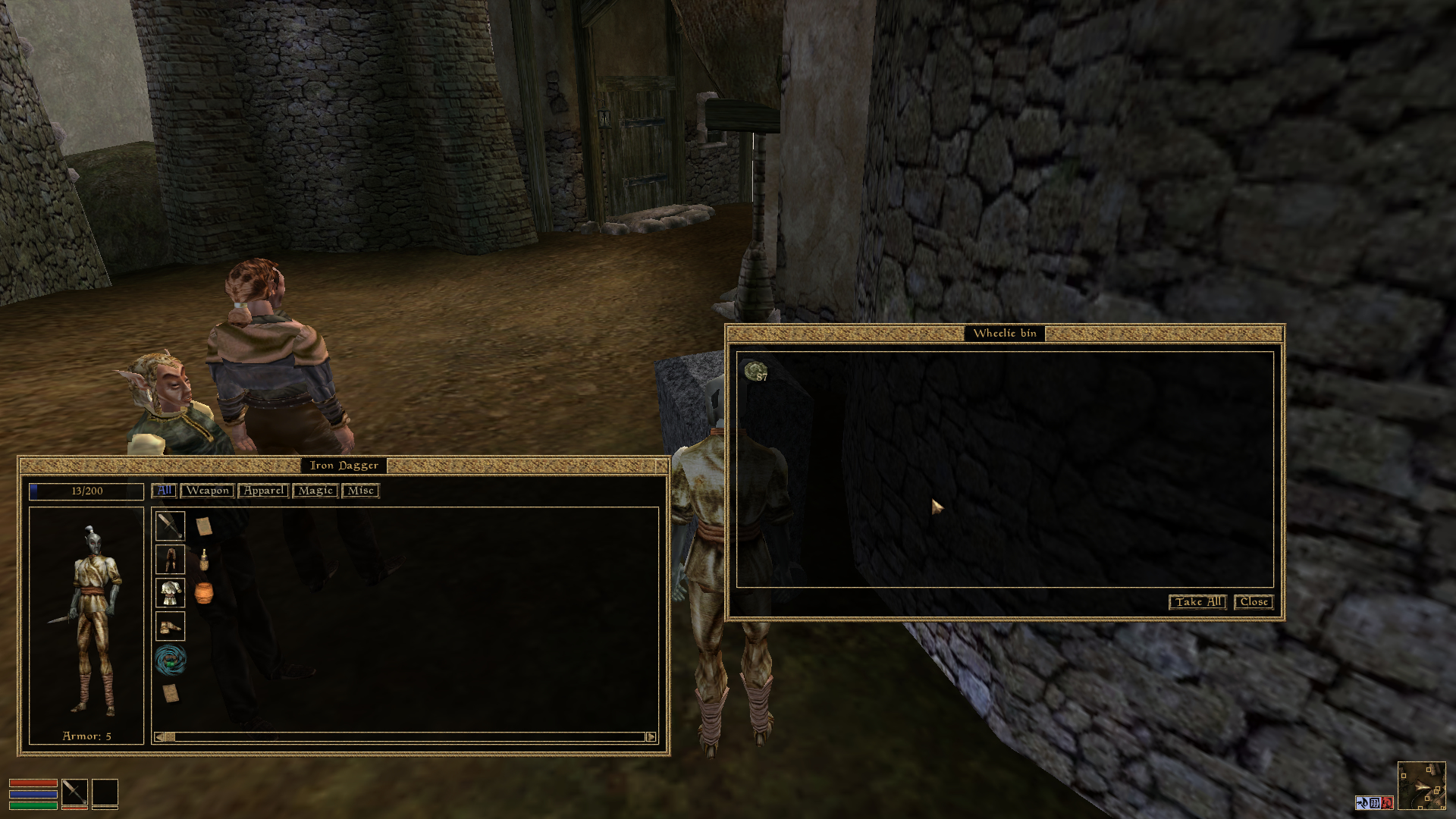Click the inventory scrollbar's right arrow
This screenshot has width=1456, height=819.
pos(651,737)
